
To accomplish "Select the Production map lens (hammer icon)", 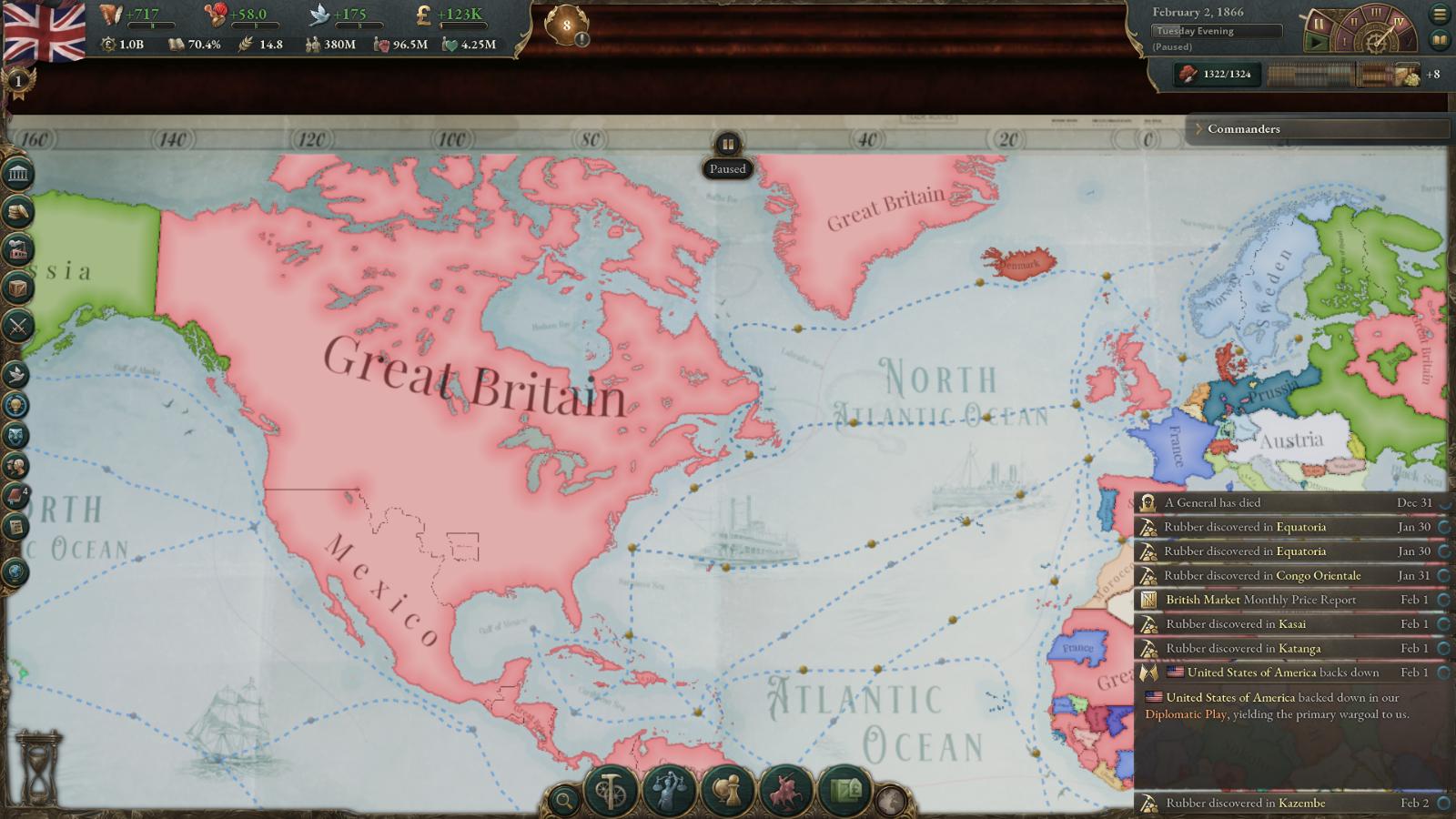I will pos(611,794).
